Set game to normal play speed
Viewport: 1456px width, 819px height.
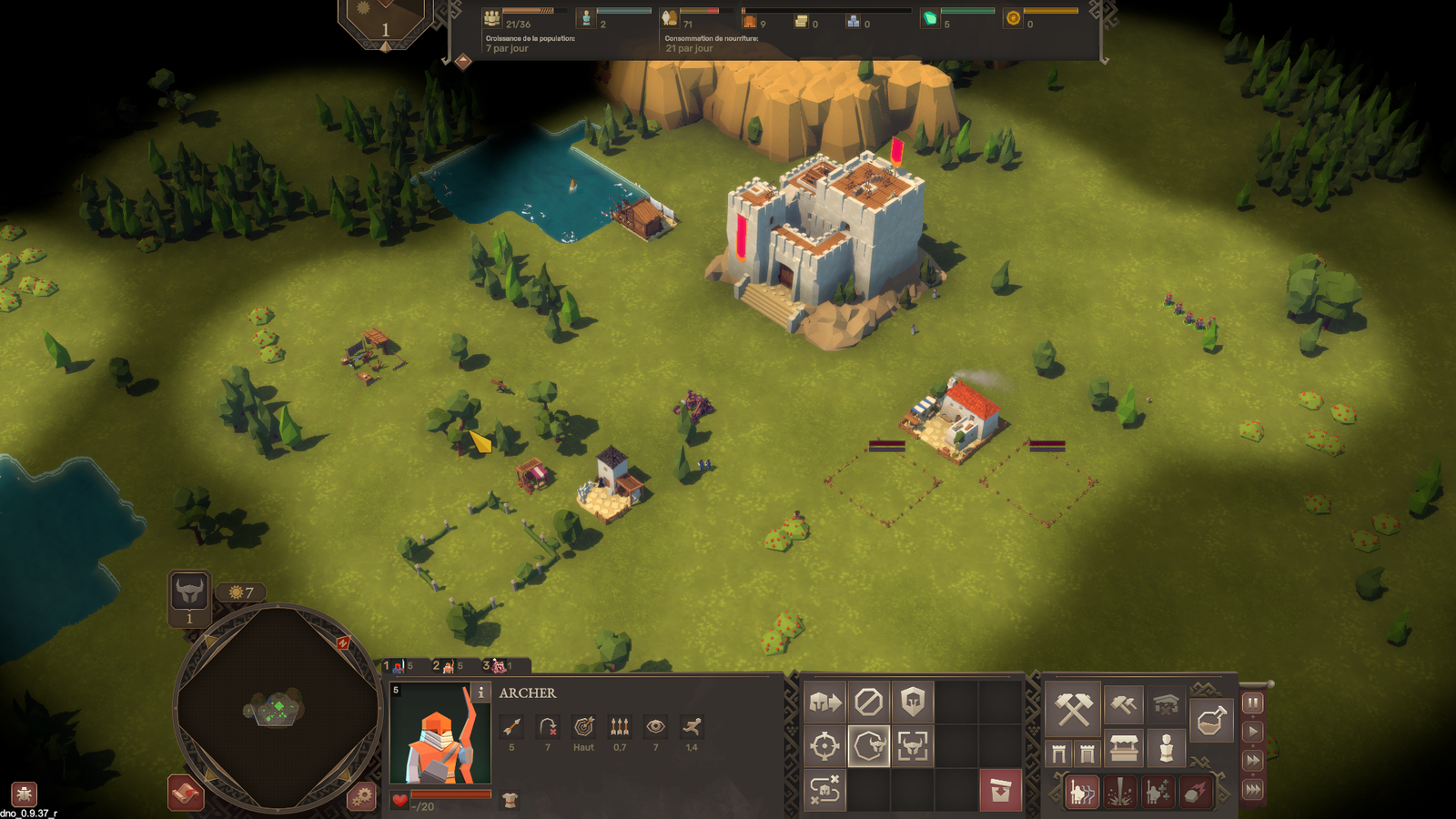point(1253,731)
